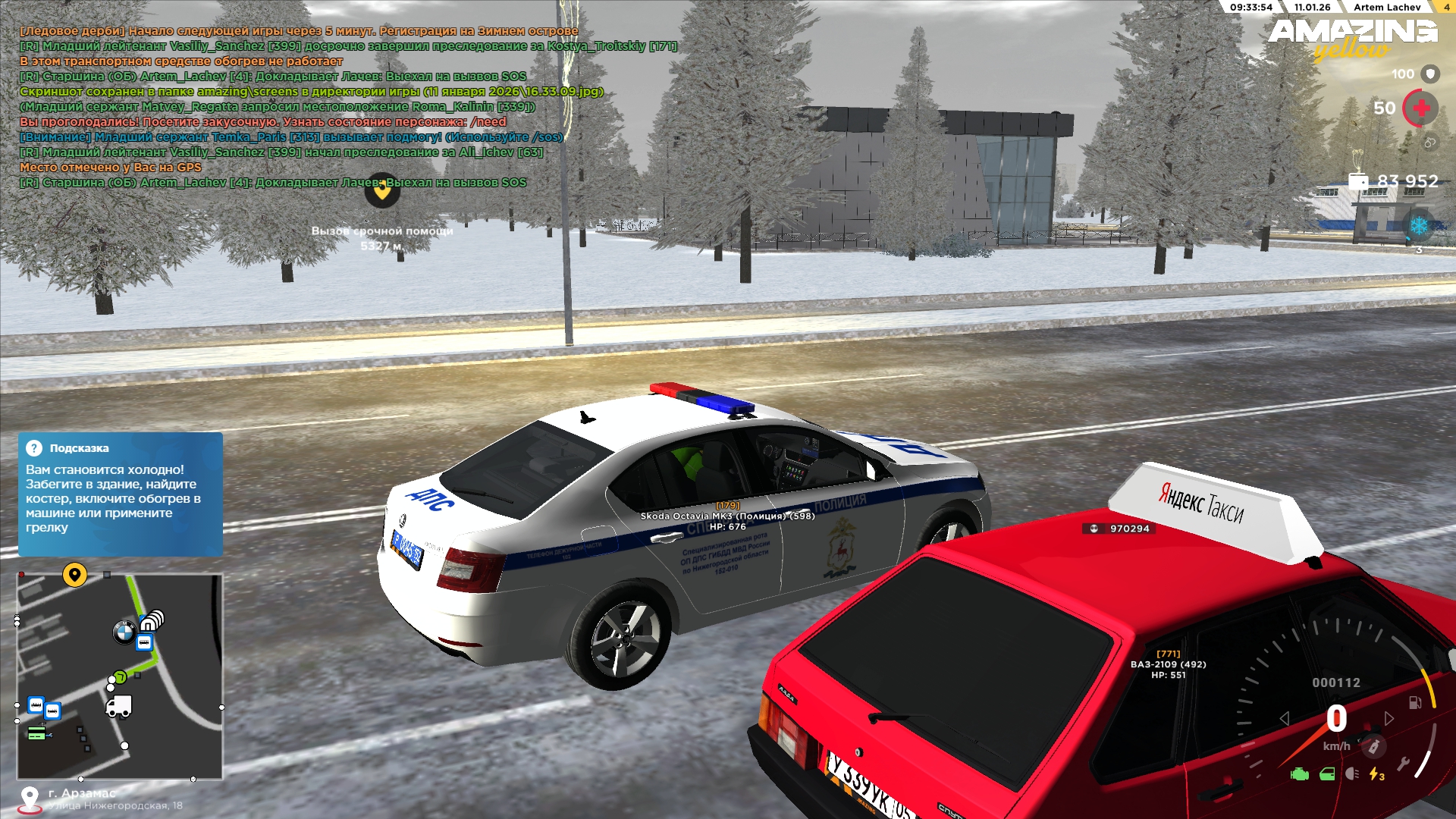
Task: Click the yellow lightning bolt indicator
Action: coord(1376,774)
